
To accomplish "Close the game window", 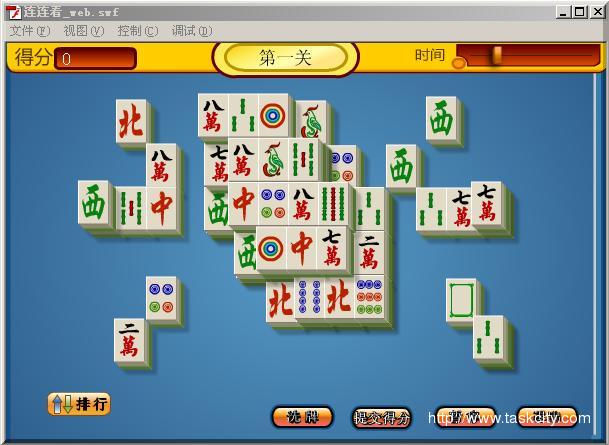I will point(597,11).
